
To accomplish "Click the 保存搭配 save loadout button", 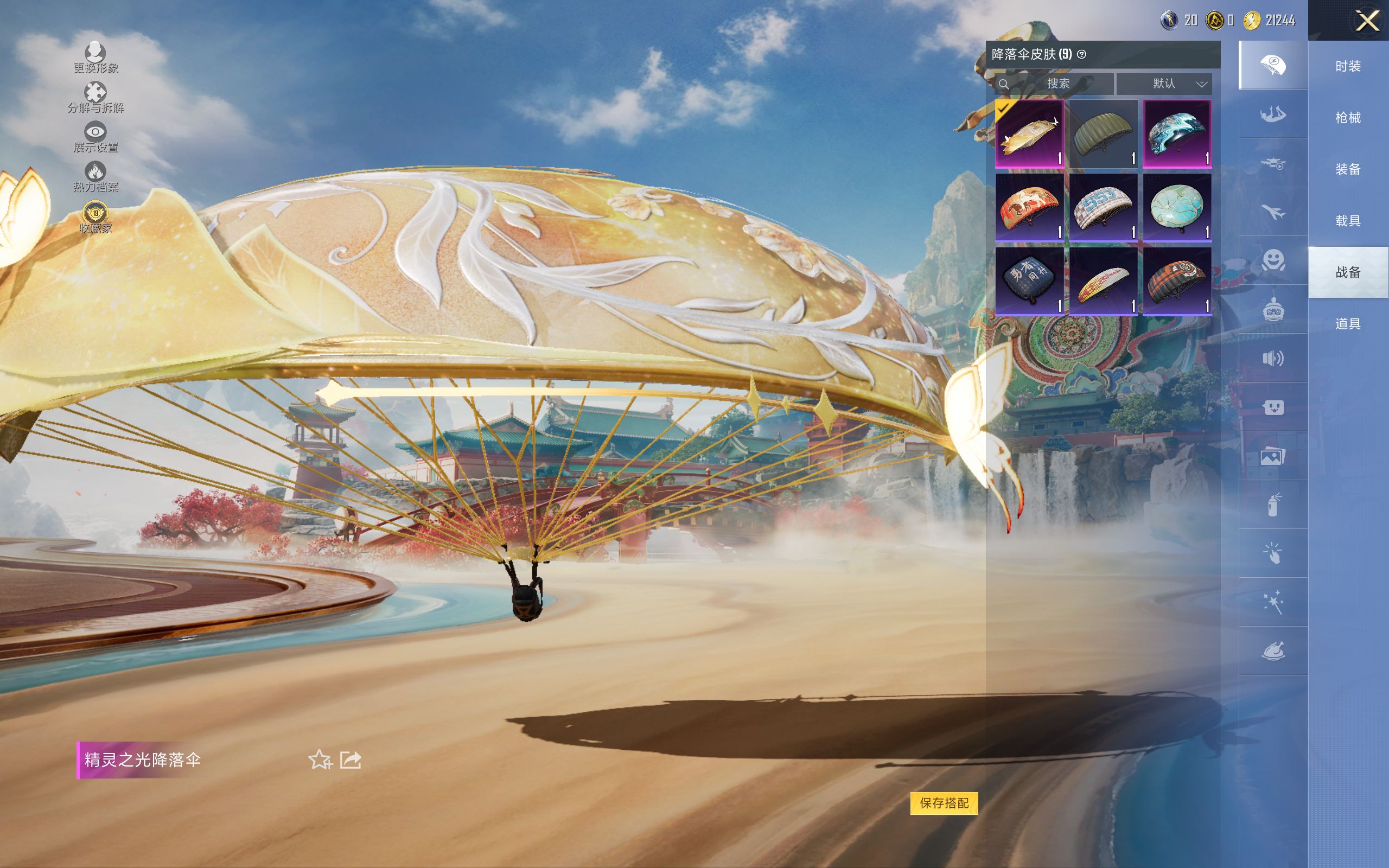I will (944, 802).
